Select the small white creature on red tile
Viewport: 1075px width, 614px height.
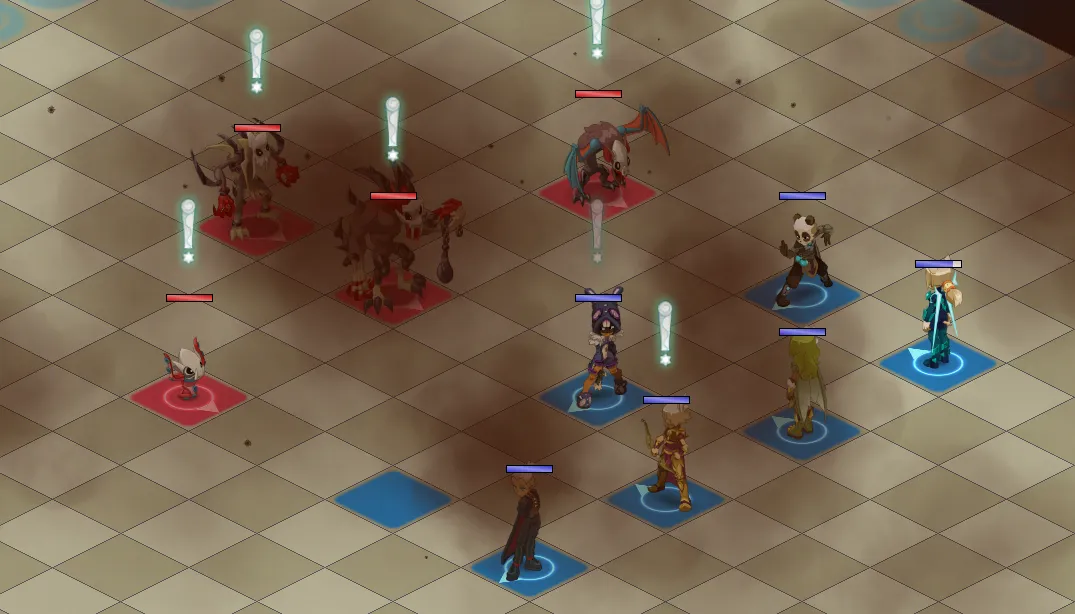tap(187, 373)
